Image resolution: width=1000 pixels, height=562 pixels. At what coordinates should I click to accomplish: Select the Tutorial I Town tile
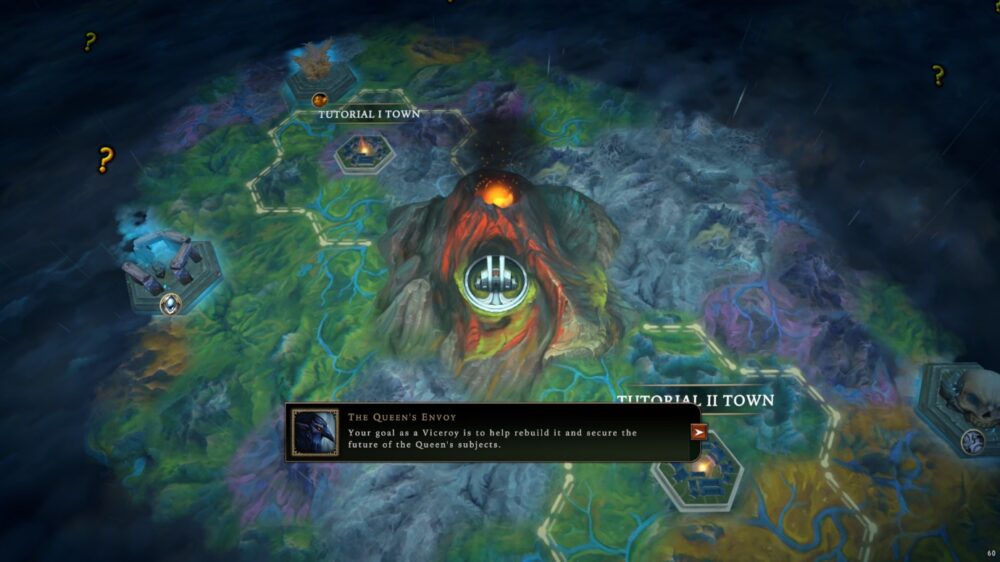point(363,150)
